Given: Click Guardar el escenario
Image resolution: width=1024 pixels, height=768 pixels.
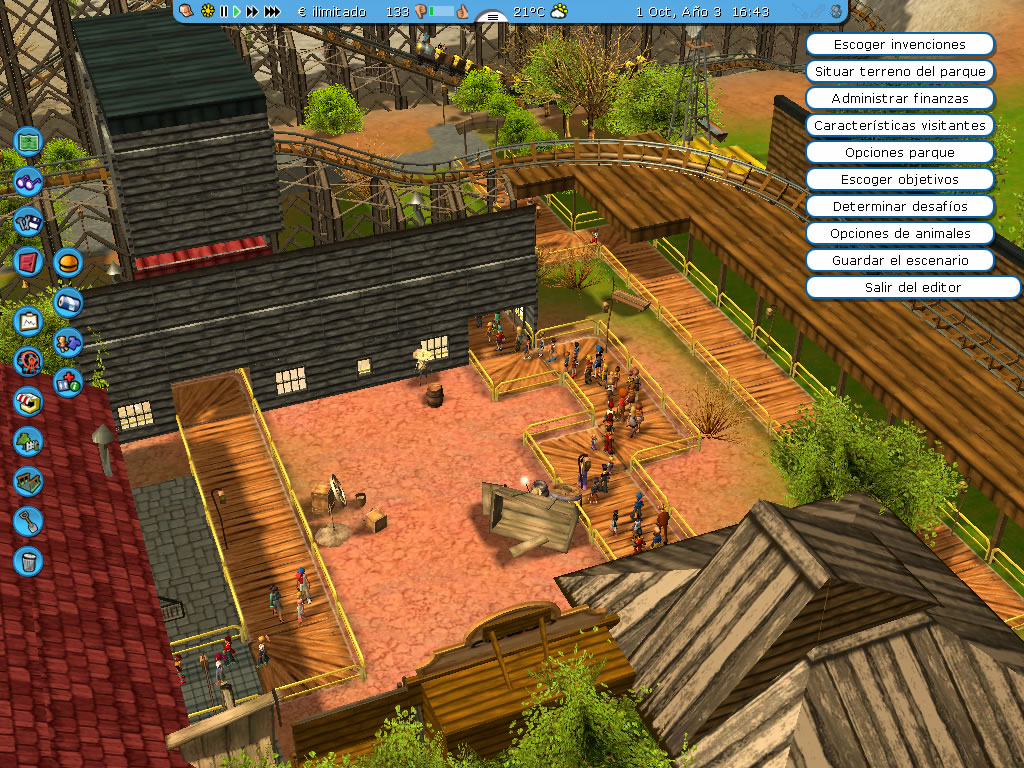Looking at the screenshot, I should [x=899, y=261].
